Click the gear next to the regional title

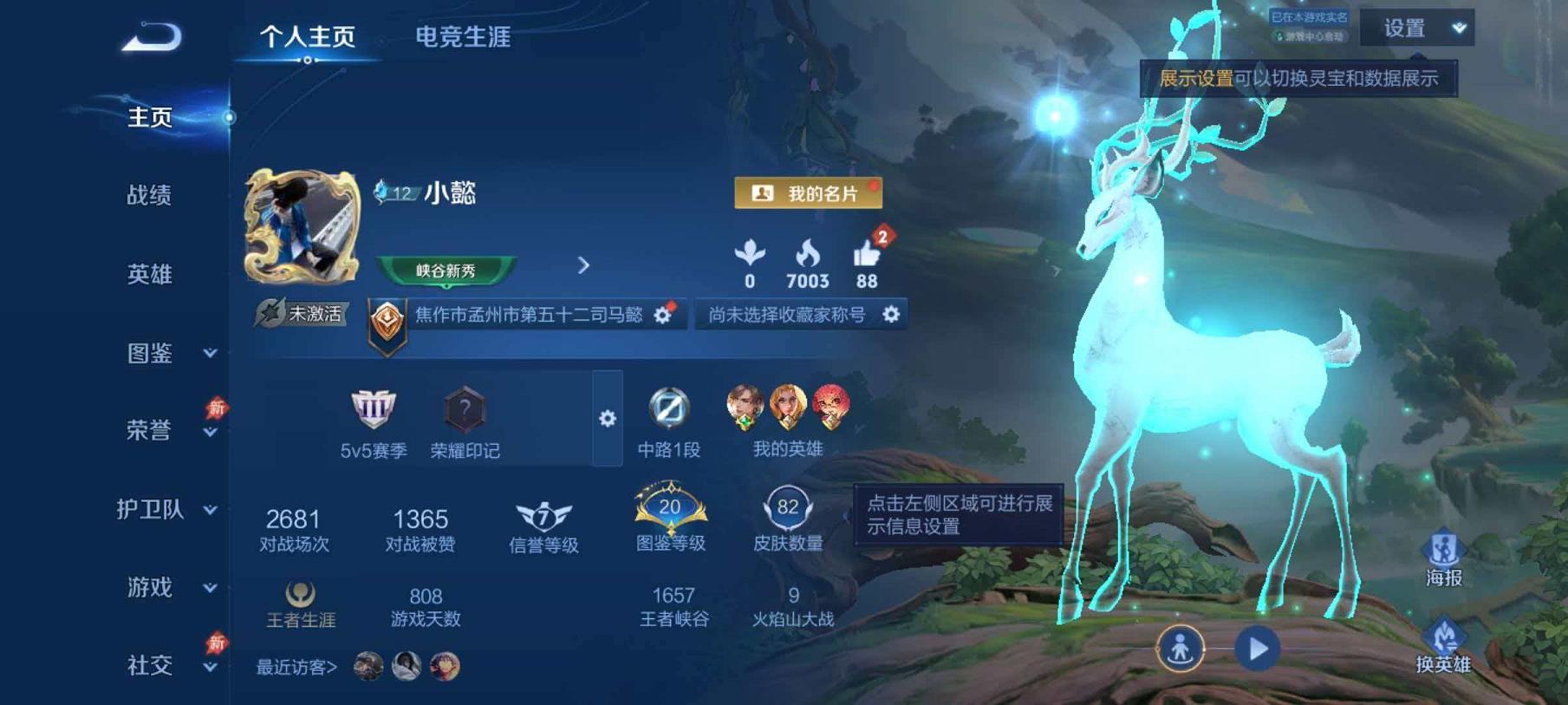point(663,316)
